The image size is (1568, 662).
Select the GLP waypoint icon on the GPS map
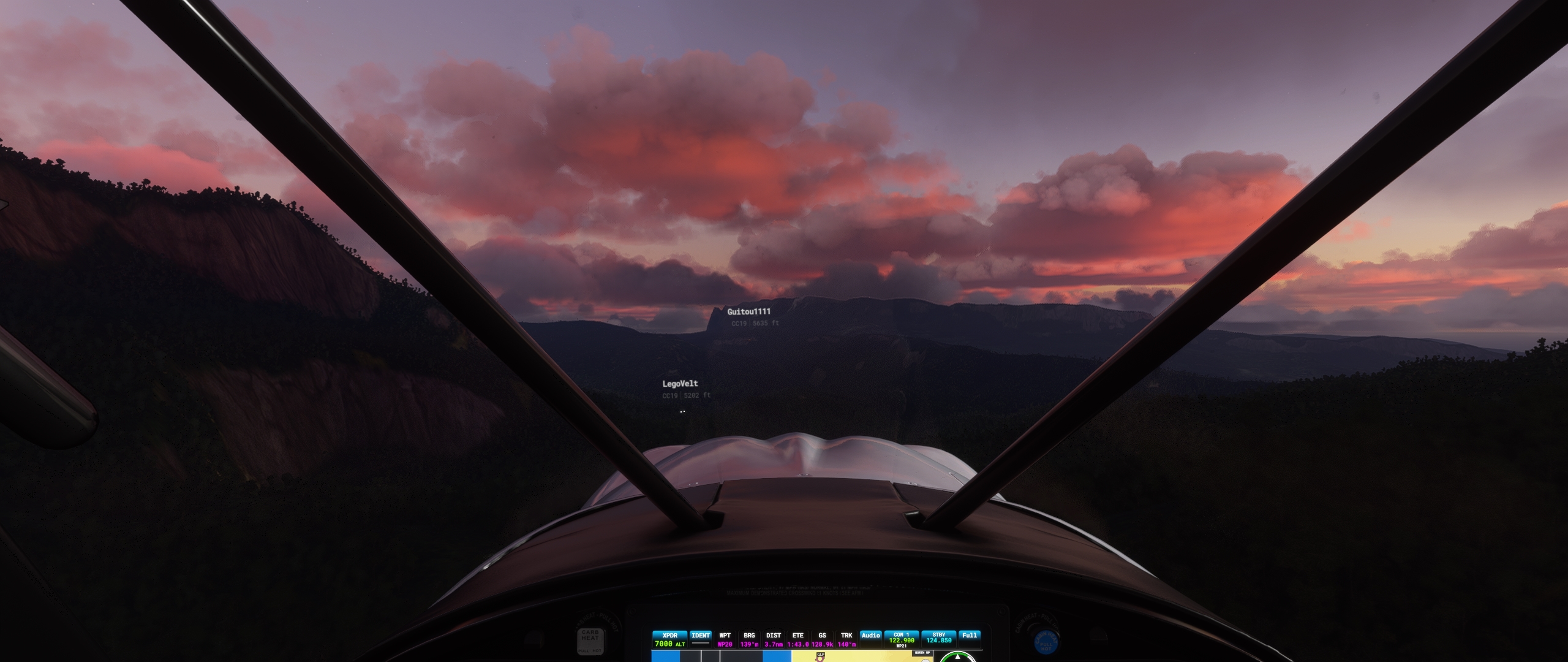pos(821,657)
